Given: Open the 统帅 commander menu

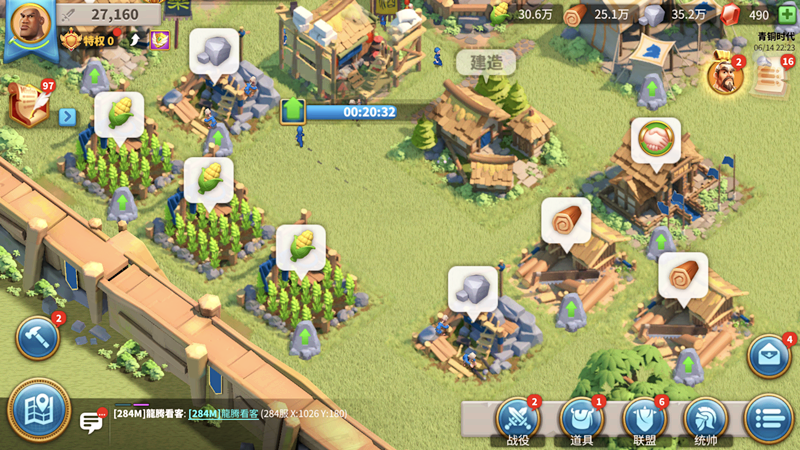Looking at the screenshot, I should [706, 419].
